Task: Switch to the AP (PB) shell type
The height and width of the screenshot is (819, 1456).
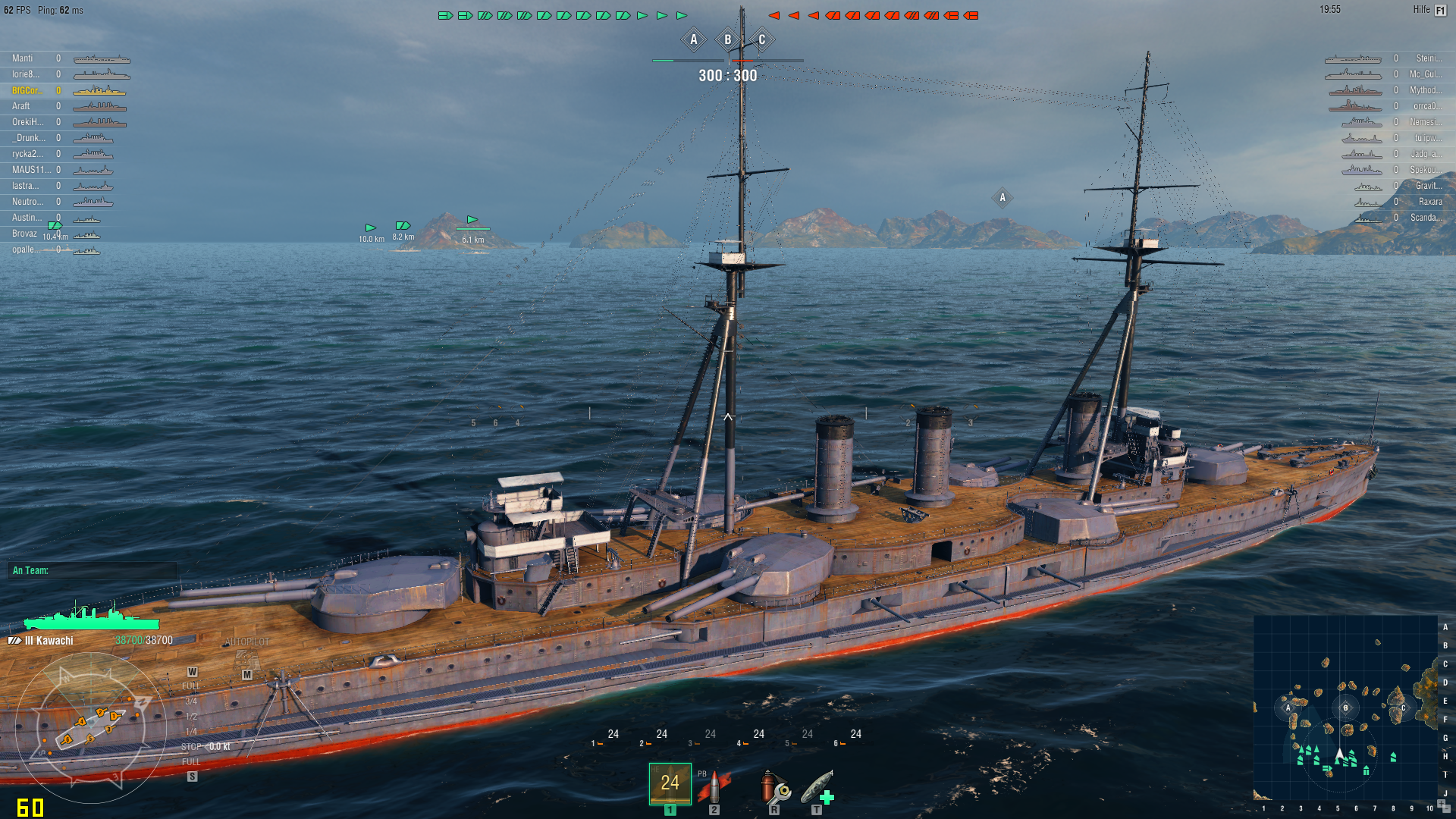Action: [714, 785]
